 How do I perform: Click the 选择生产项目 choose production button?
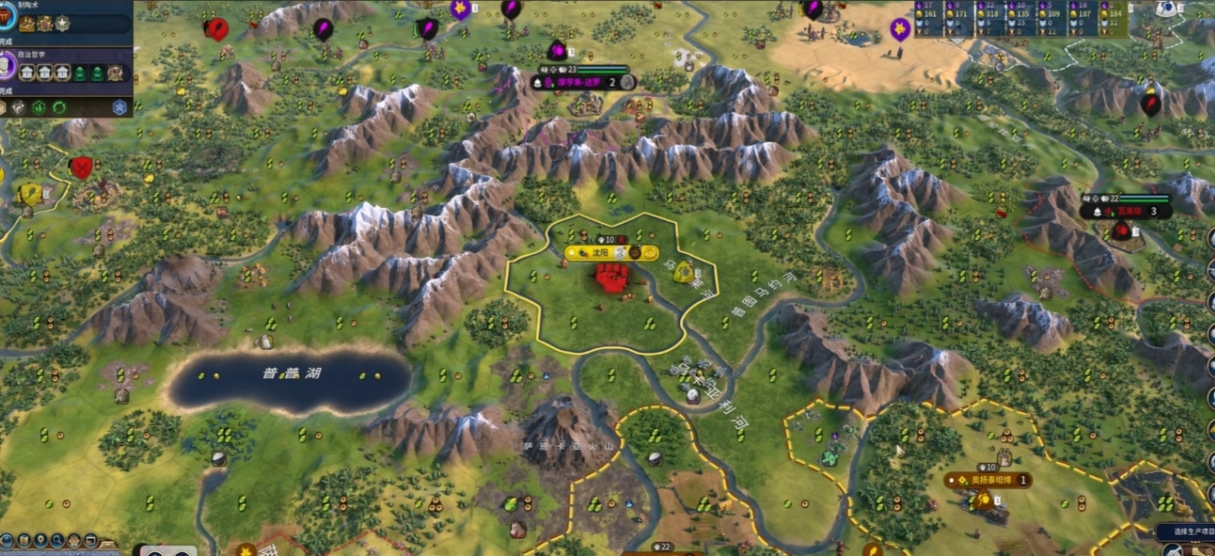pos(1185,532)
